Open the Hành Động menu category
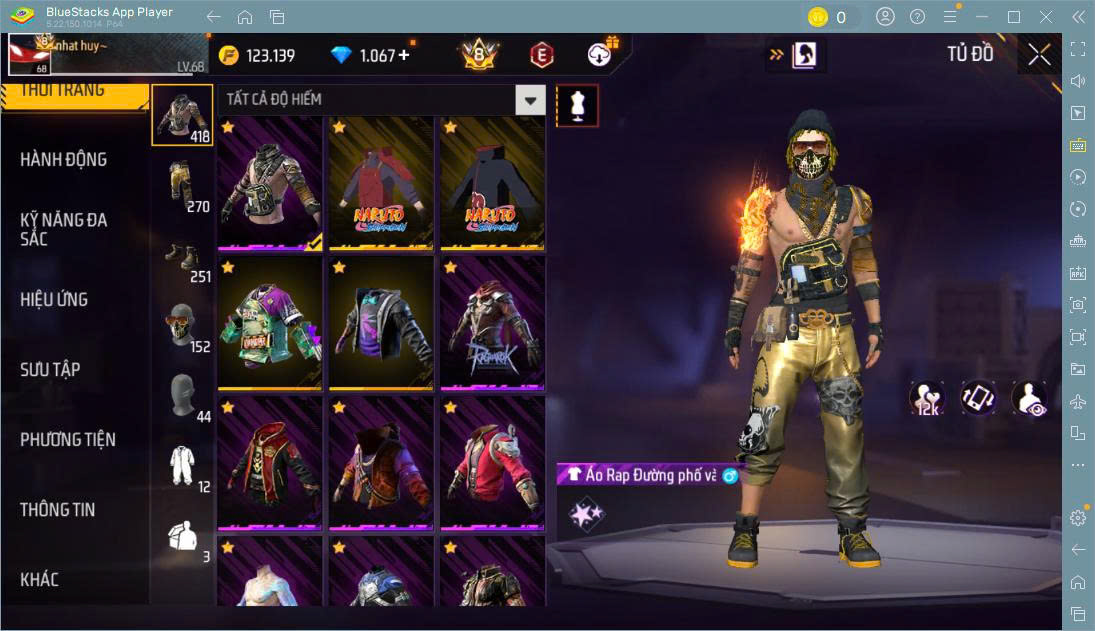The width and height of the screenshot is (1095, 631). pos(64,159)
